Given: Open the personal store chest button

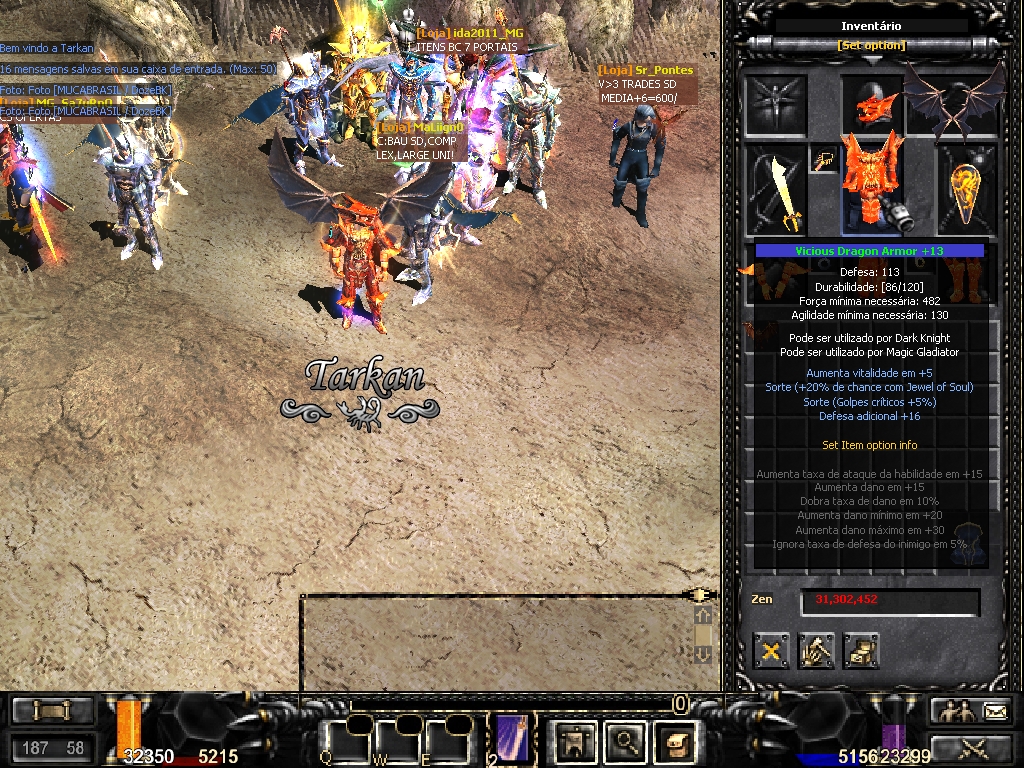Looking at the screenshot, I should click(x=860, y=652).
